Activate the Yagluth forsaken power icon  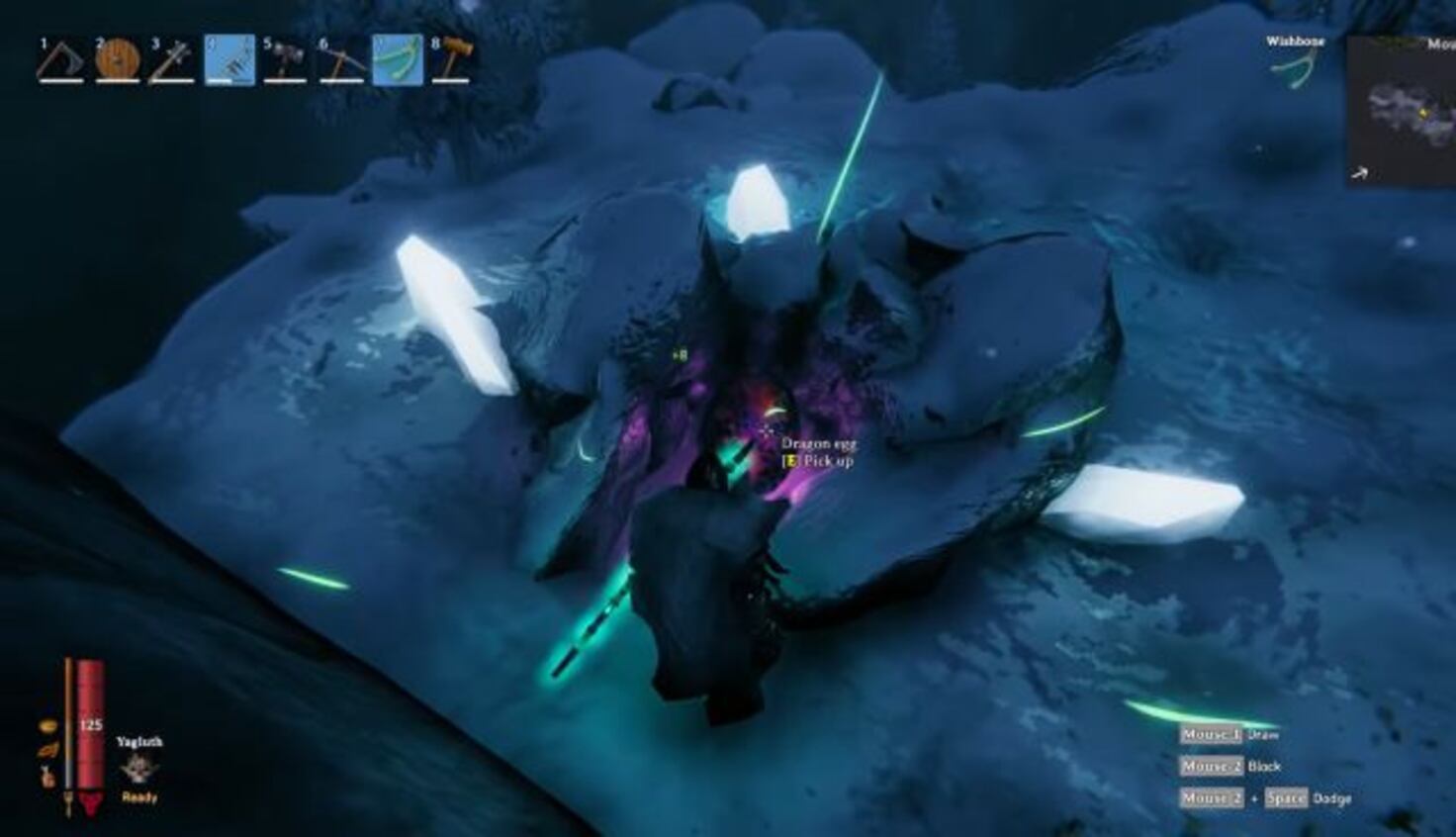138,770
